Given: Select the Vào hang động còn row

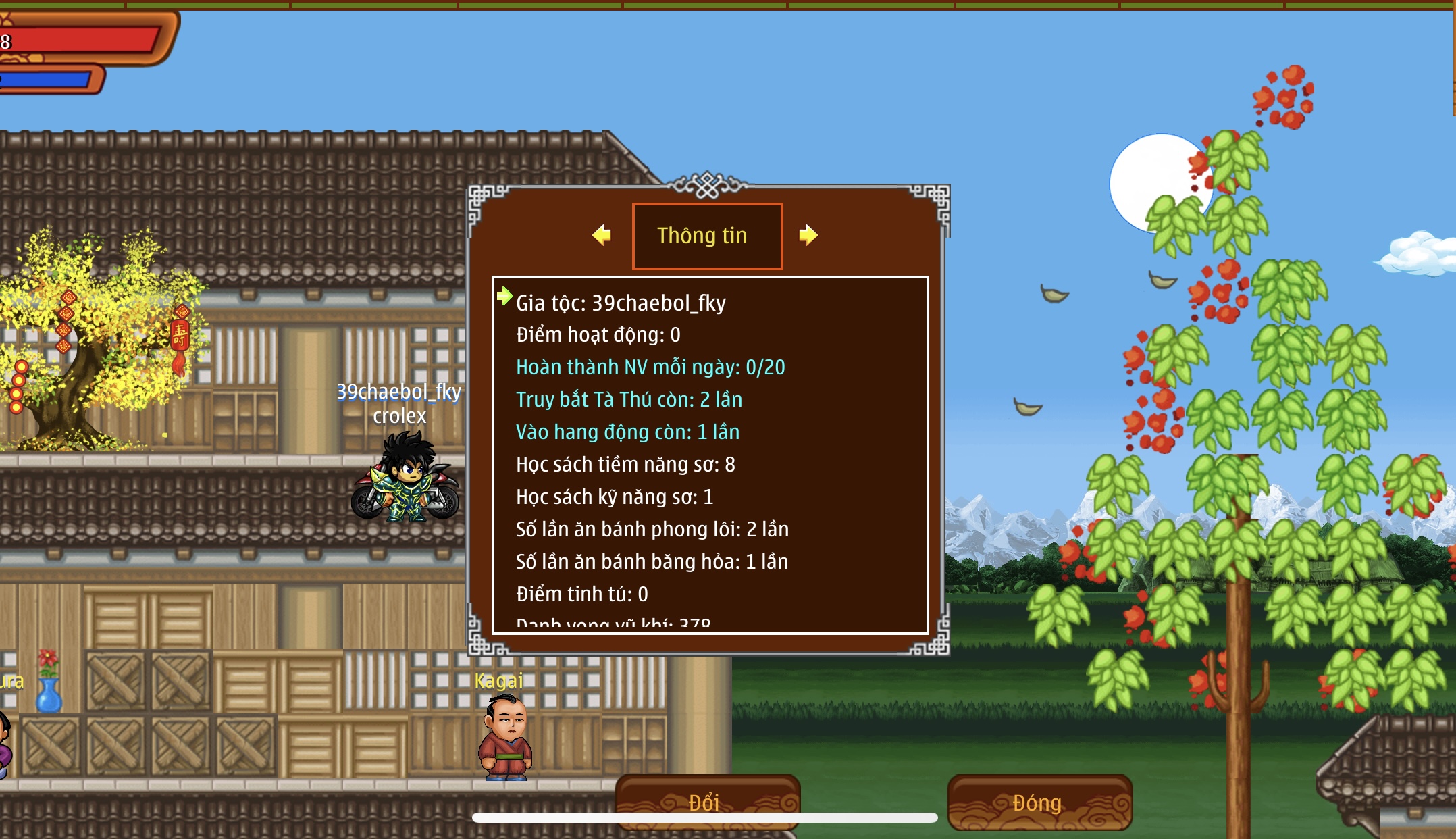Looking at the screenshot, I should tap(627, 432).
